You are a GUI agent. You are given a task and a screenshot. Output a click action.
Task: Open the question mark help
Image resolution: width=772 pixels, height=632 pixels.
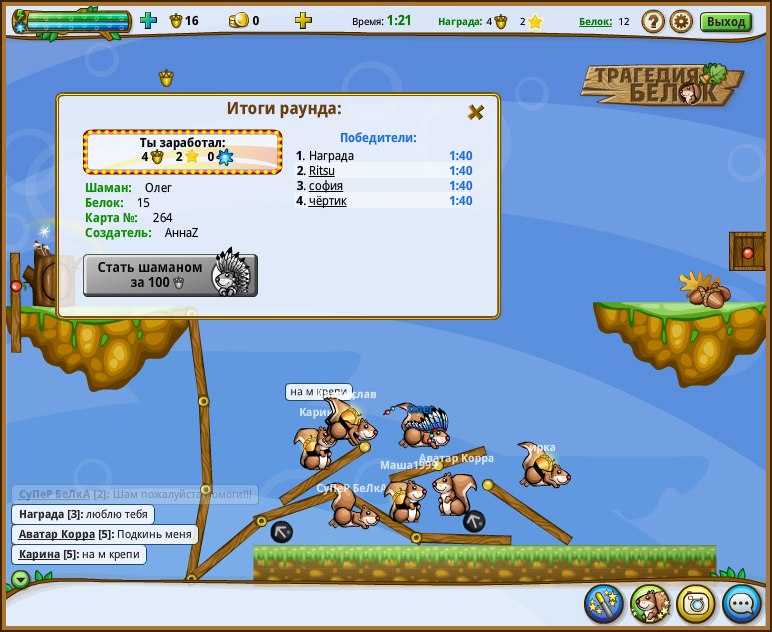point(653,21)
